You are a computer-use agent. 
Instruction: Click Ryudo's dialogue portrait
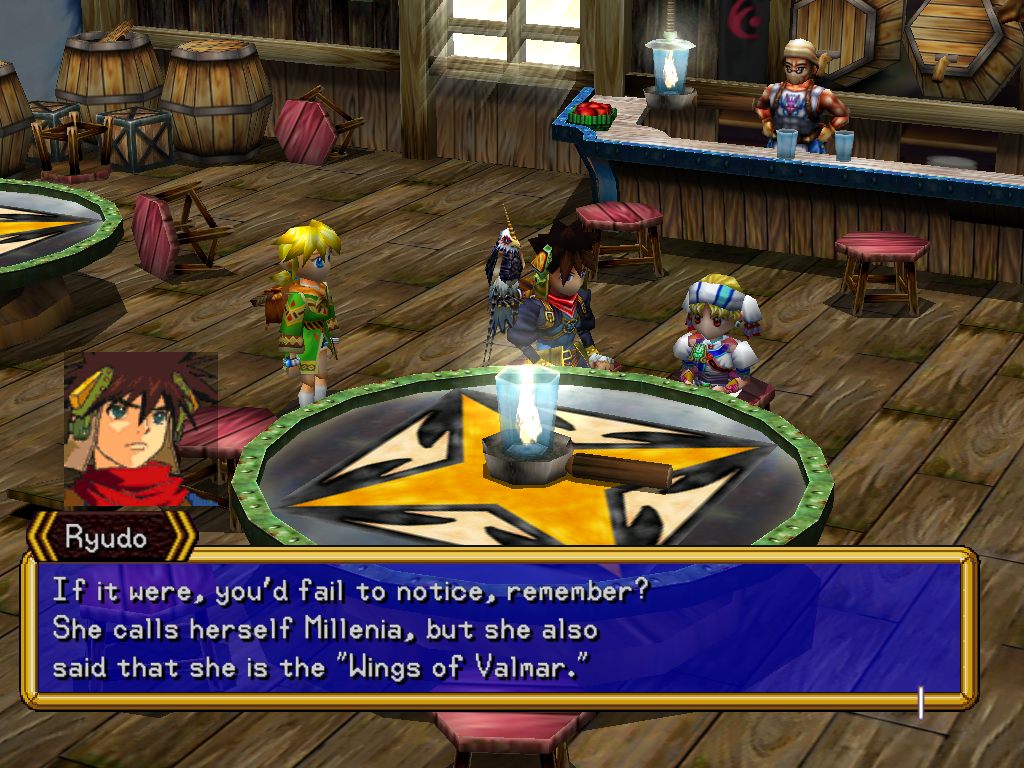tap(141, 428)
